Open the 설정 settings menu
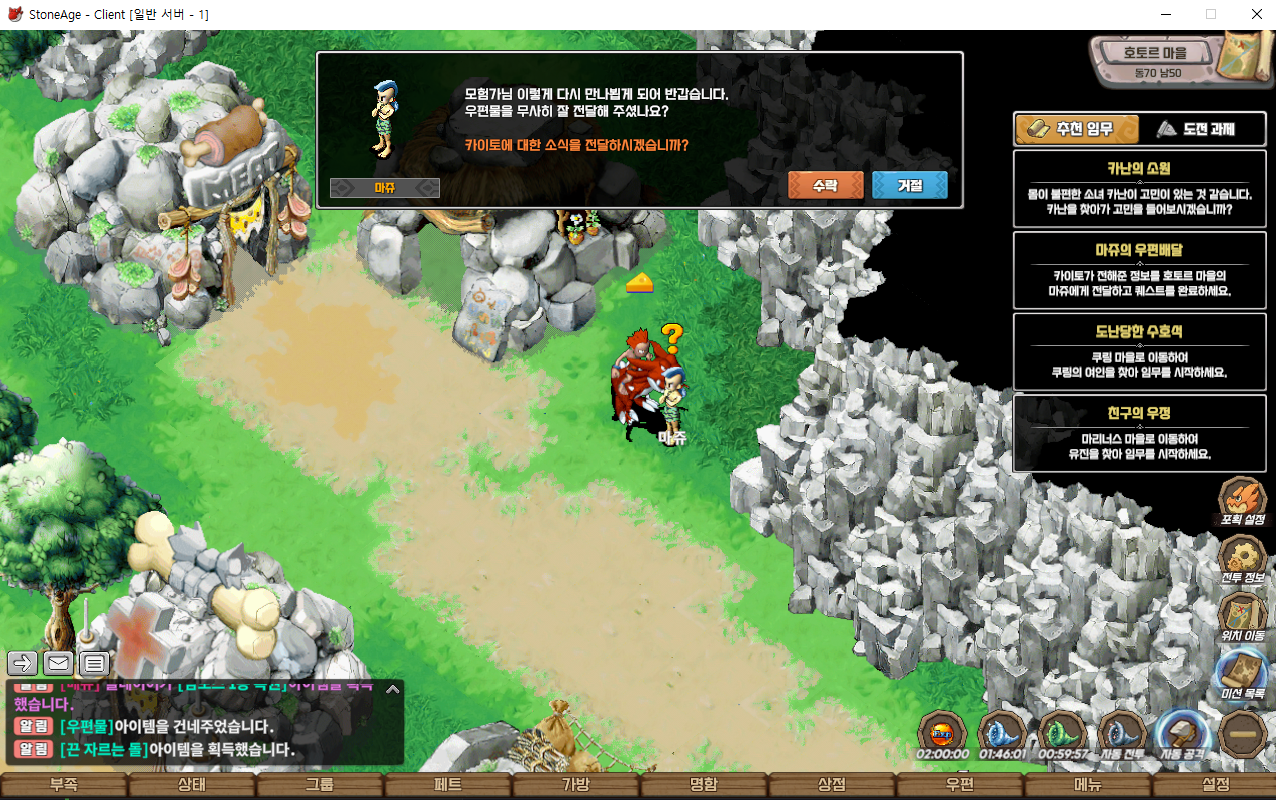1276x800 pixels. click(x=1215, y=785)
